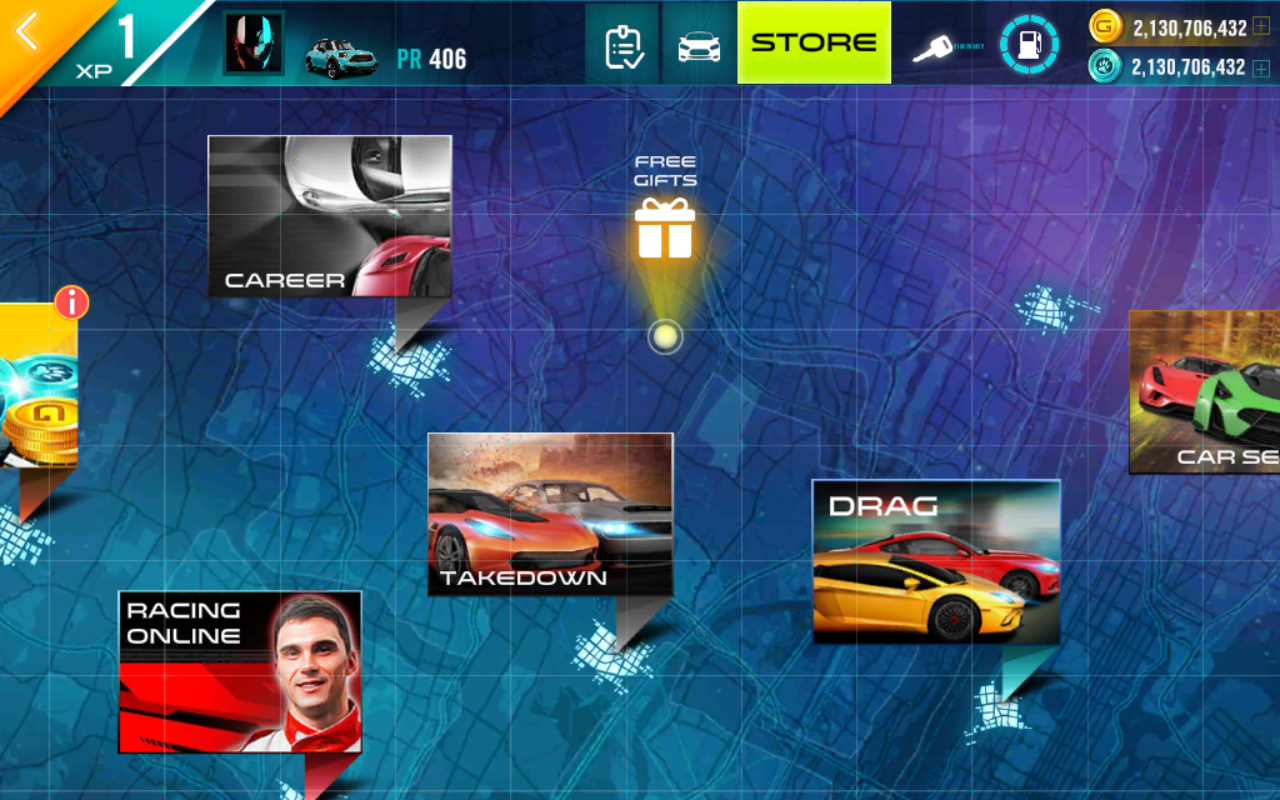Viewport: 1280px width, 800px height.
Task: Tap the key icon
Action: tap(934, 48)
